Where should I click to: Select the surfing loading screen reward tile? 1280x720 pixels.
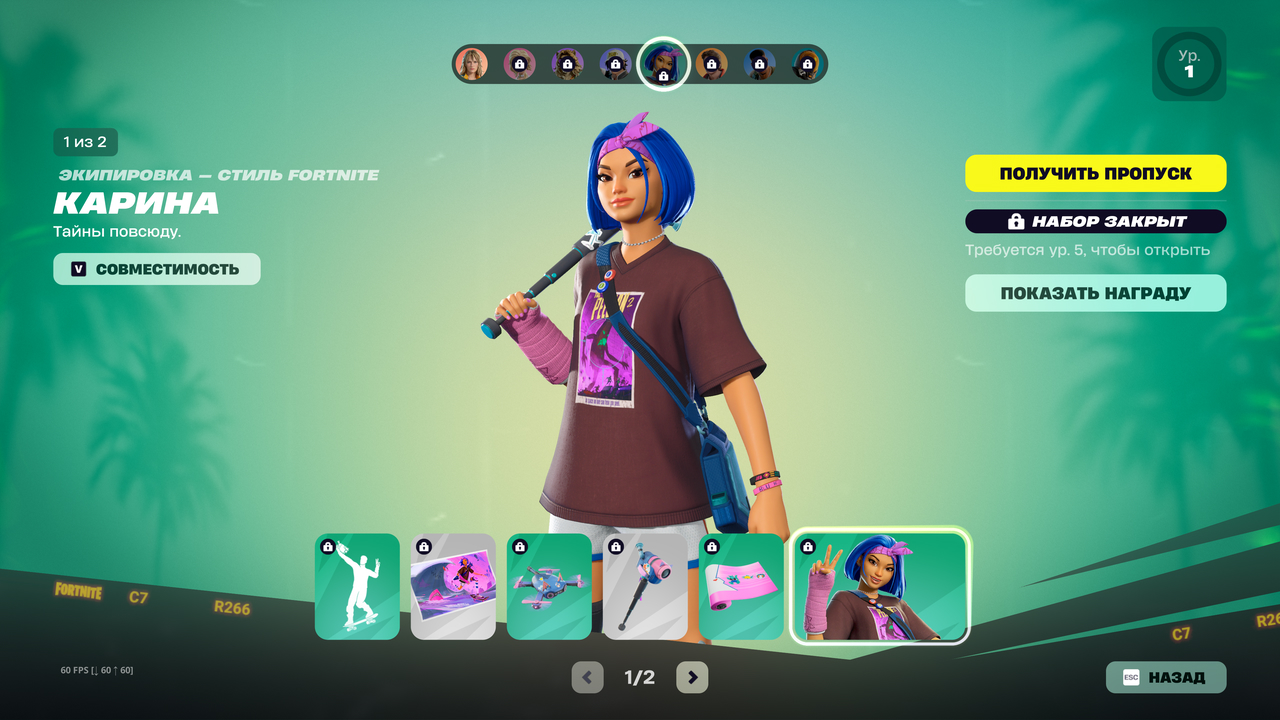point(453,586)
